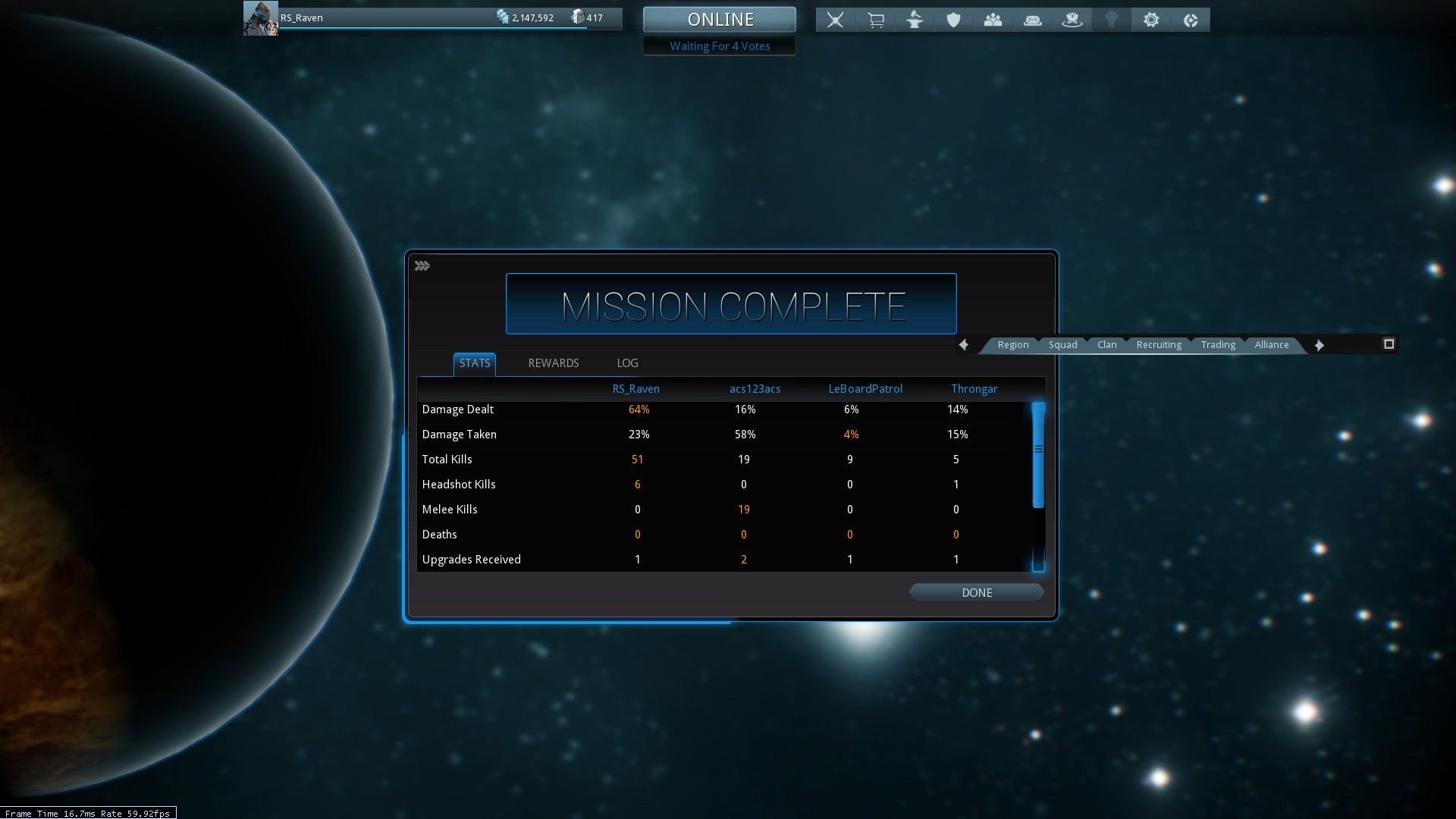Open the crossed swords arsenal menu
This screenshot has width=1456, height=819.
[x=835, y=20]
